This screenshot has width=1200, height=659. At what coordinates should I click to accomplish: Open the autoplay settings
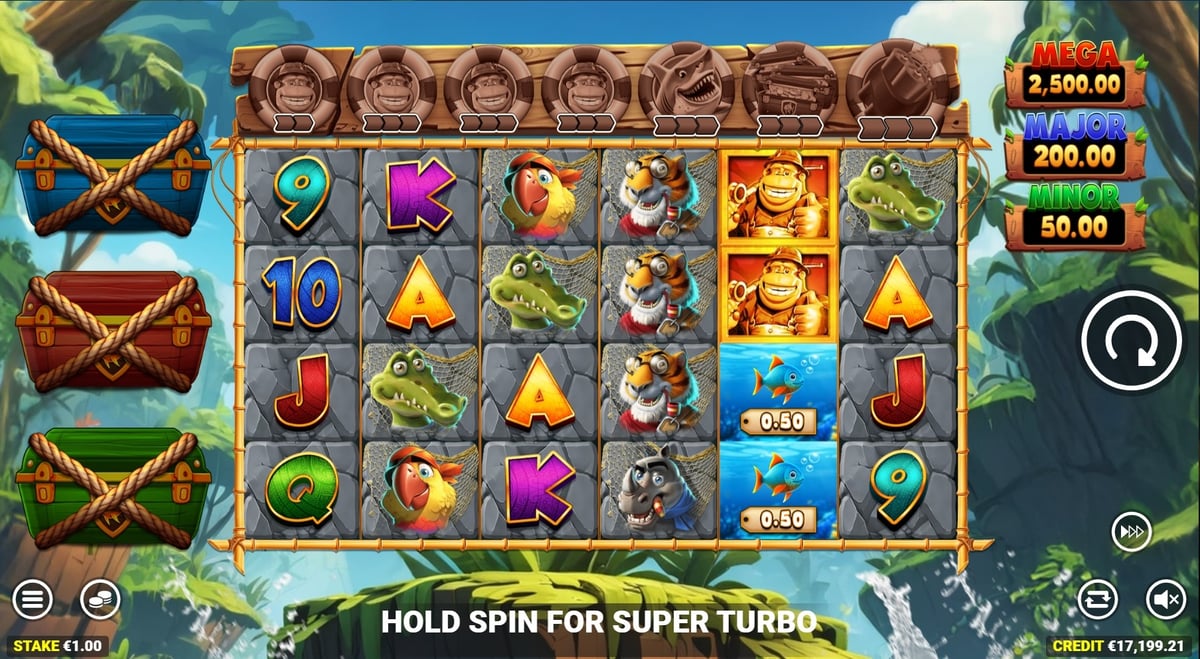tap(1098, 600)
